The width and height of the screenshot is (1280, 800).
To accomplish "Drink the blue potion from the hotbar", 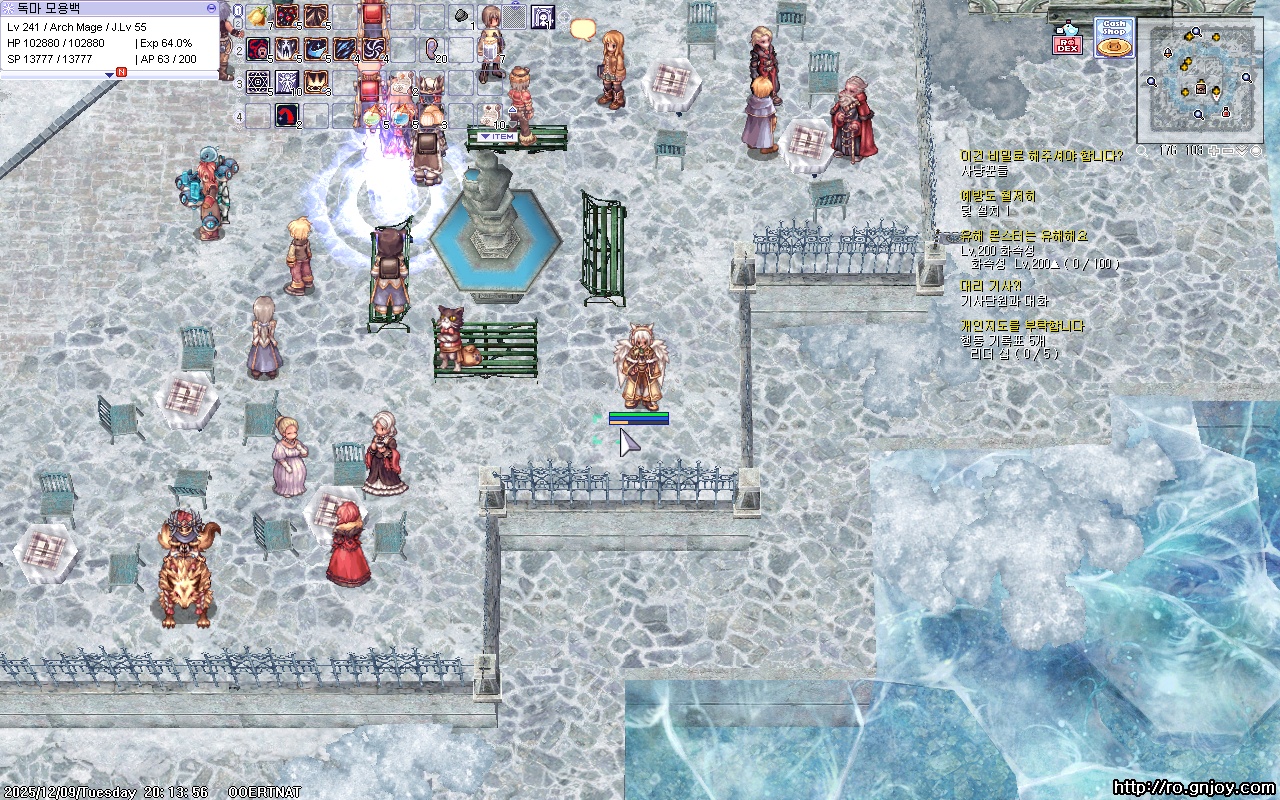I will [402, 115].
